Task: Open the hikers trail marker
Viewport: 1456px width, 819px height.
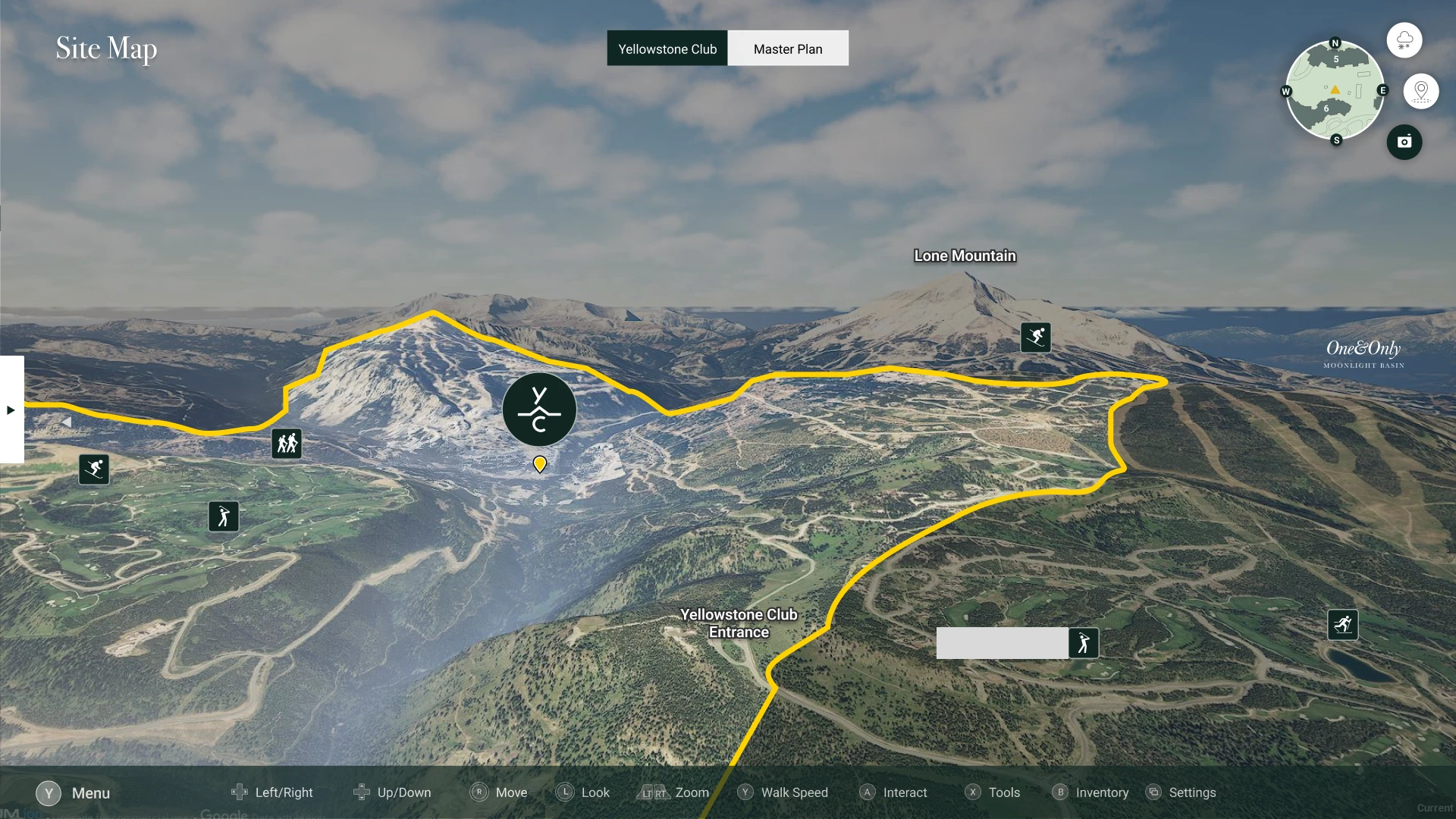Action: (x=287, y=444)
